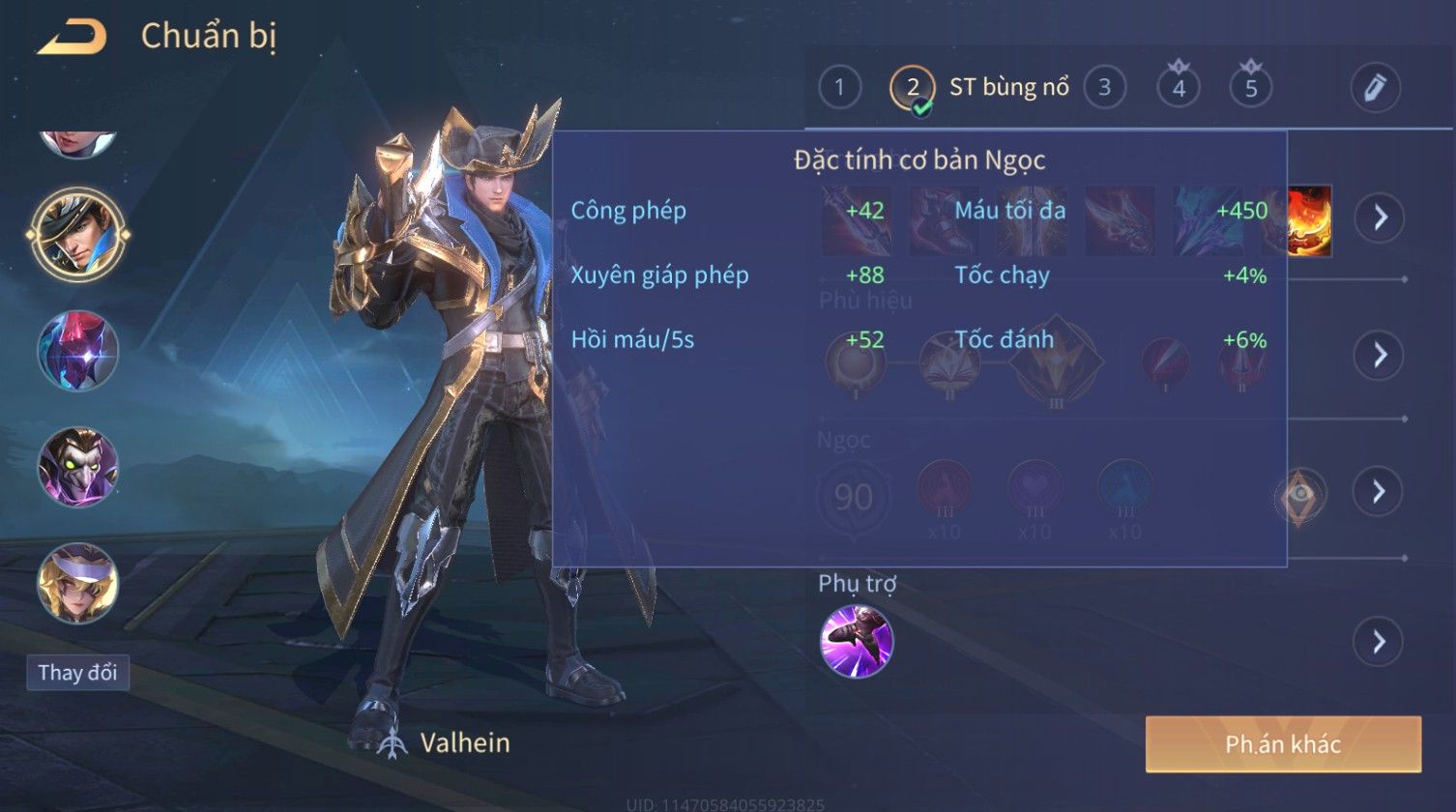Select loadout preset 4

pyautogui.click(x=1179, y=88)
